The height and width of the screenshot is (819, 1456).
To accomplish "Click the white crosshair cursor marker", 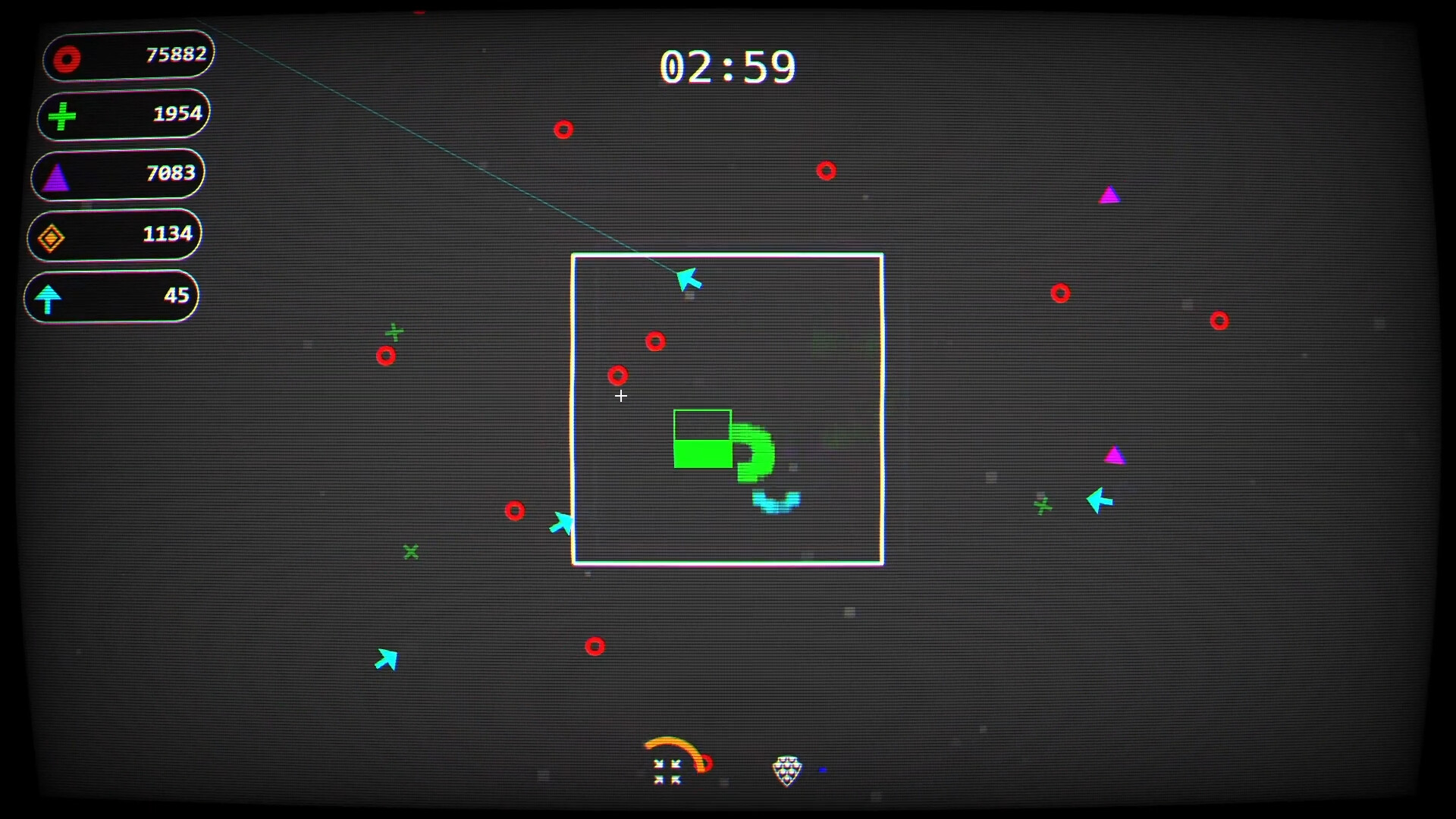I will [621, 397].
